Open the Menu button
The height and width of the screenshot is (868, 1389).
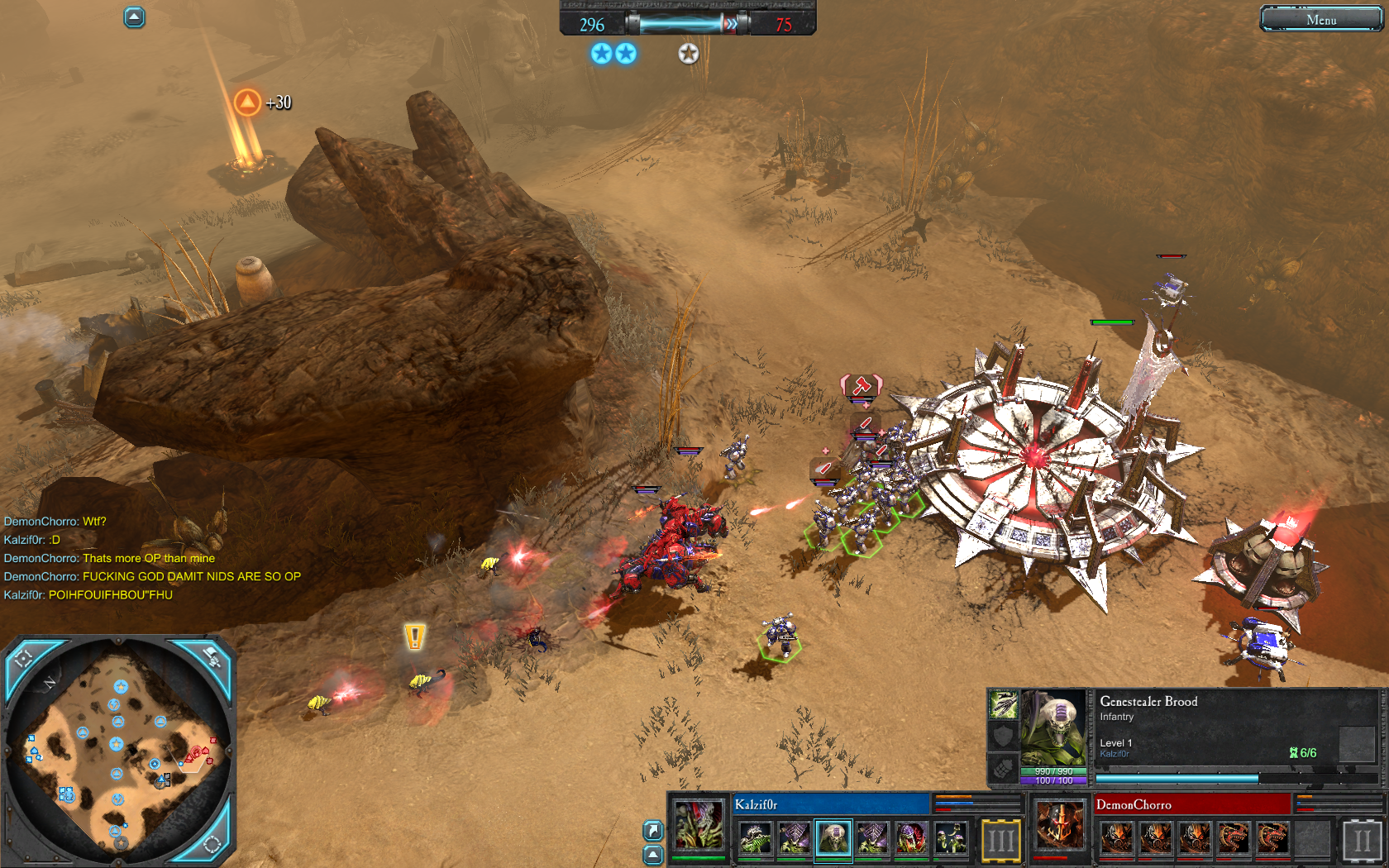pyautogui.click(x=1320, y=19)
